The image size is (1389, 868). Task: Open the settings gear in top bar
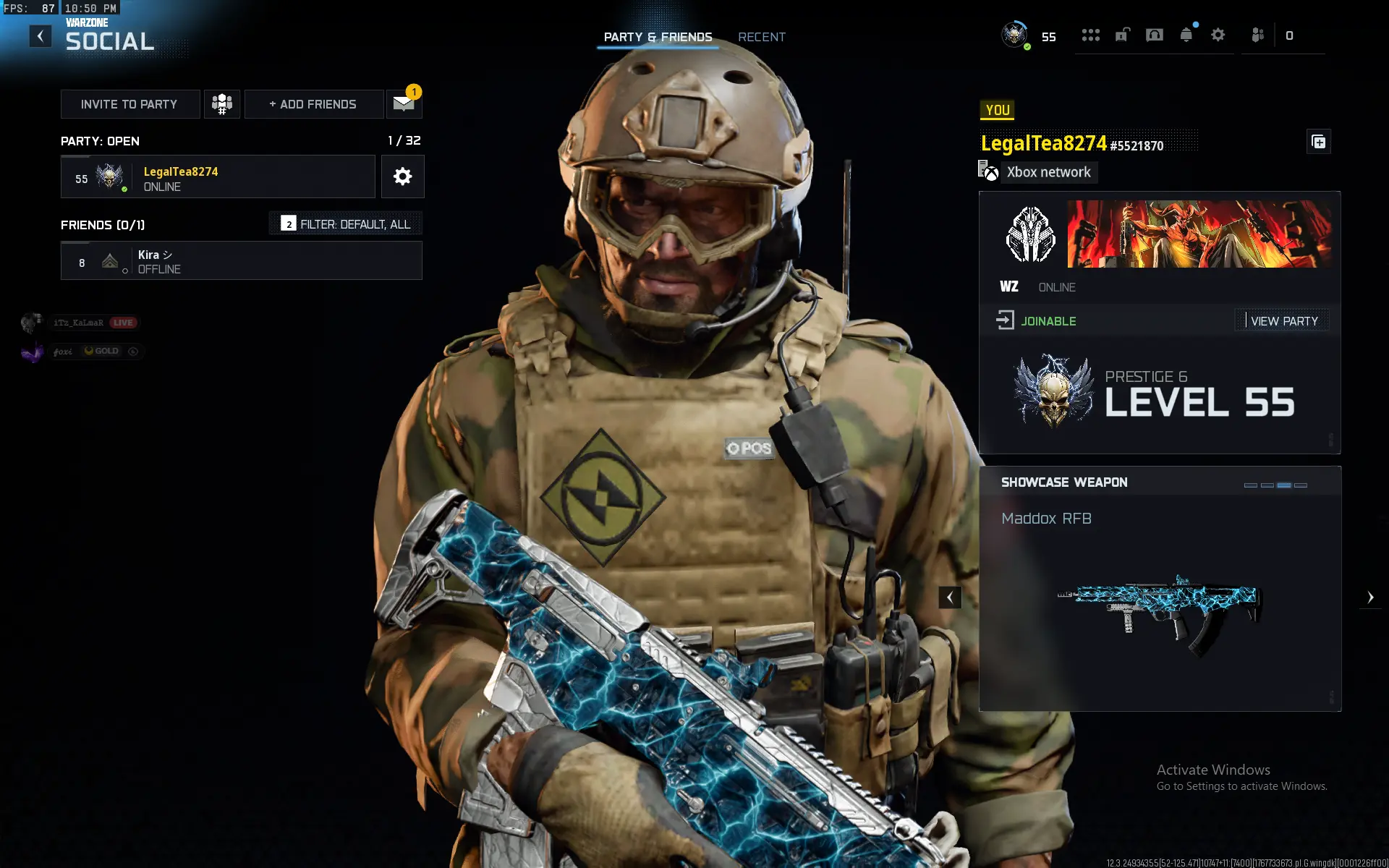1218,35
